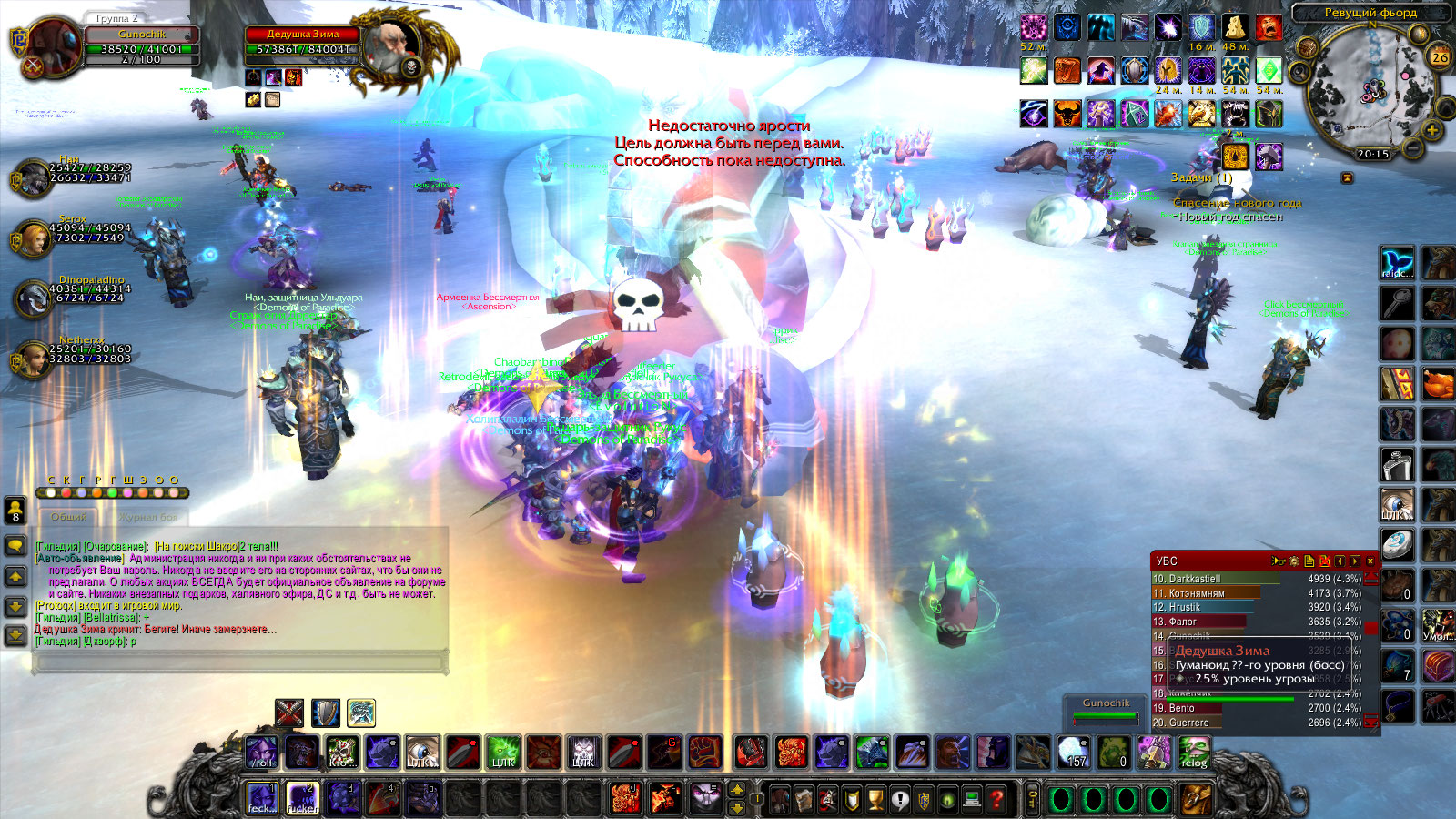
Task: Open the achievements golden trophy button
Action: coord(875,801)
